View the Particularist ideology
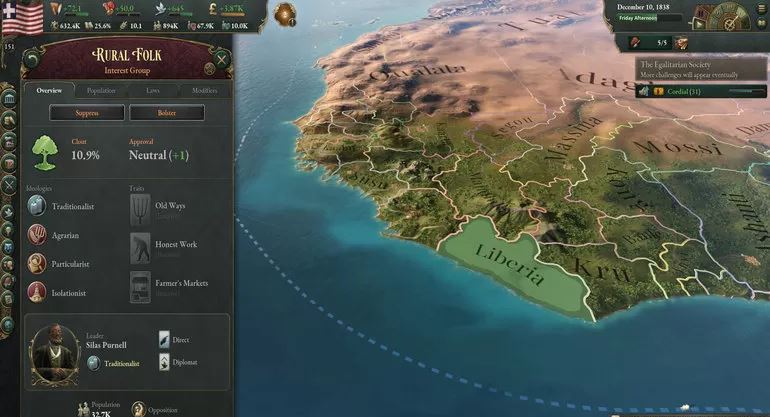This screenshot has height=417, width=770. [37, 264]
